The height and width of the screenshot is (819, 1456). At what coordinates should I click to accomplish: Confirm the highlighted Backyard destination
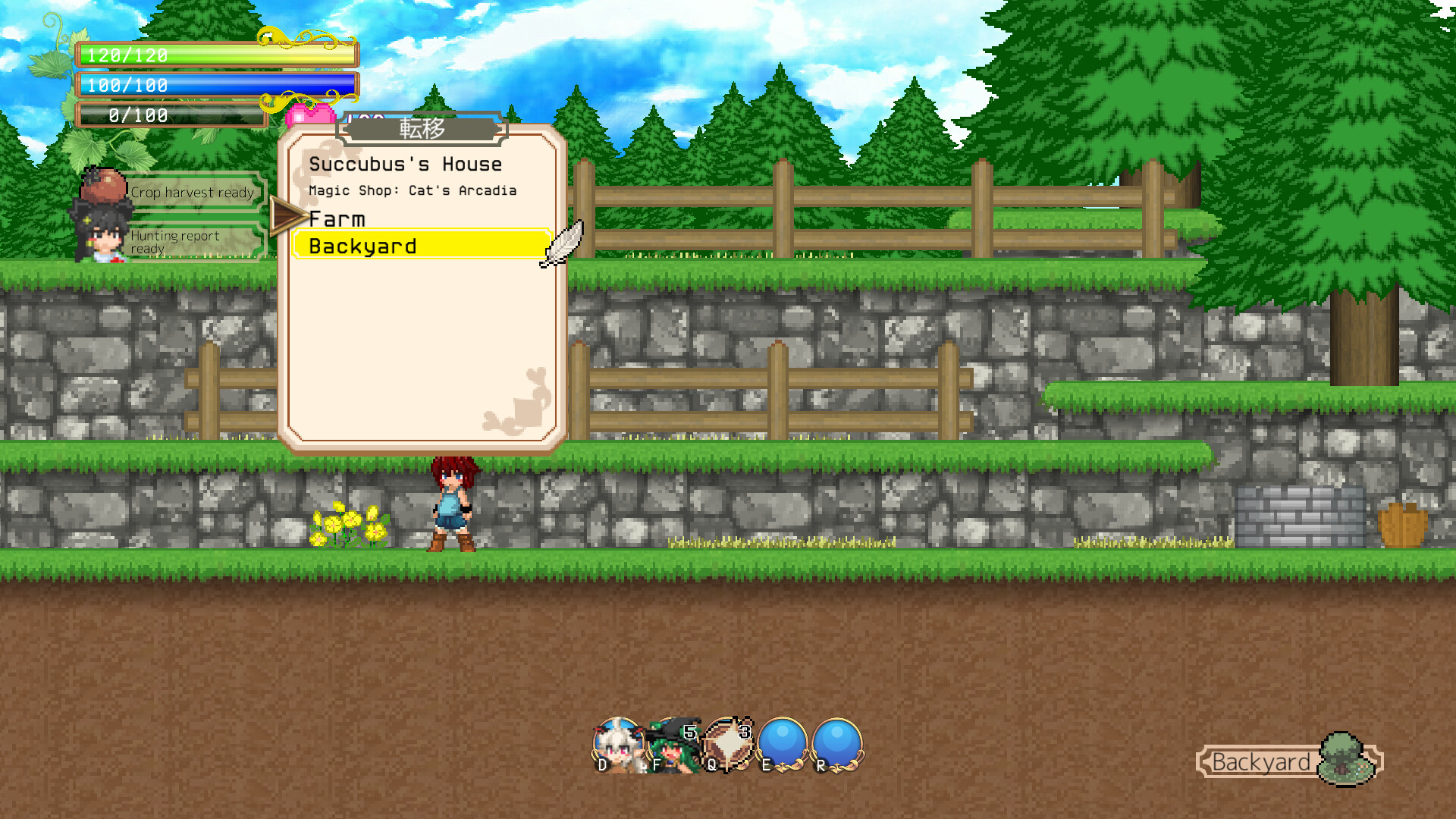tap(362, 245)
